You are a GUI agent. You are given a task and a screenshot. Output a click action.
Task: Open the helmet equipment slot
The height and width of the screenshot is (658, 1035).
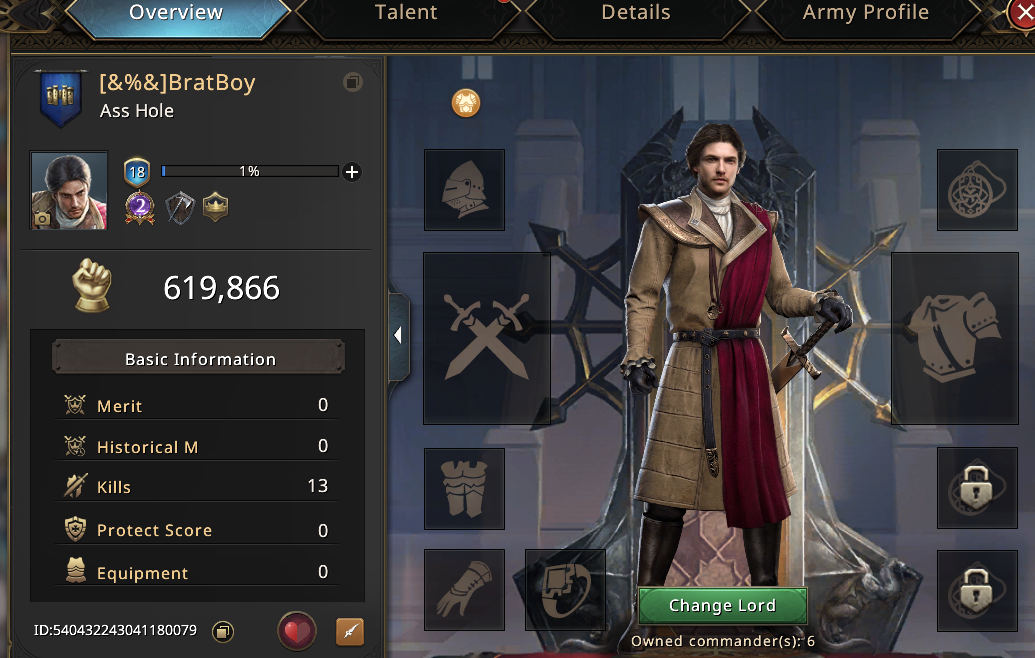click(x=464, y=190)
